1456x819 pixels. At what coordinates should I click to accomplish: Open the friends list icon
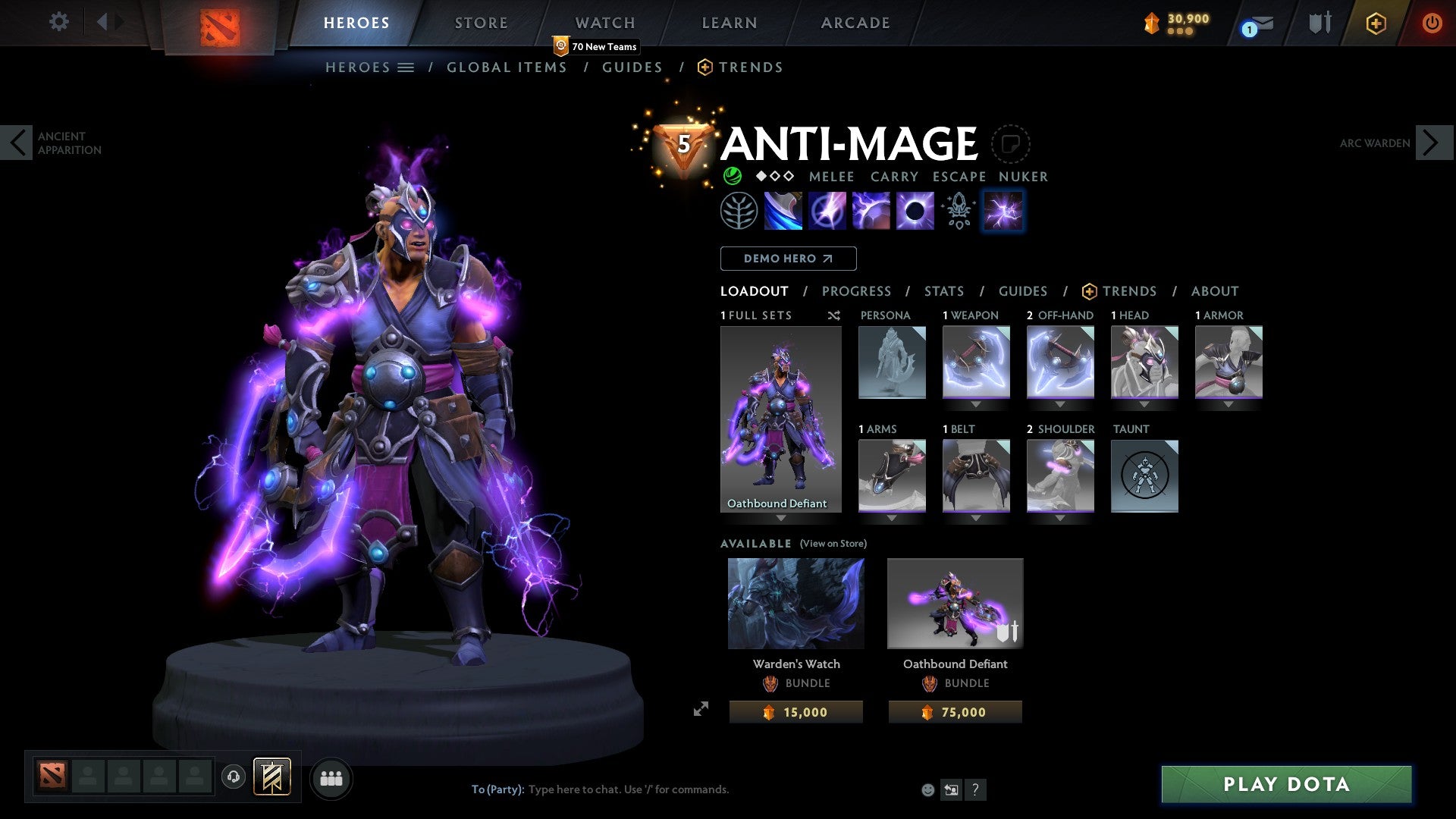[x=331, y=778]
